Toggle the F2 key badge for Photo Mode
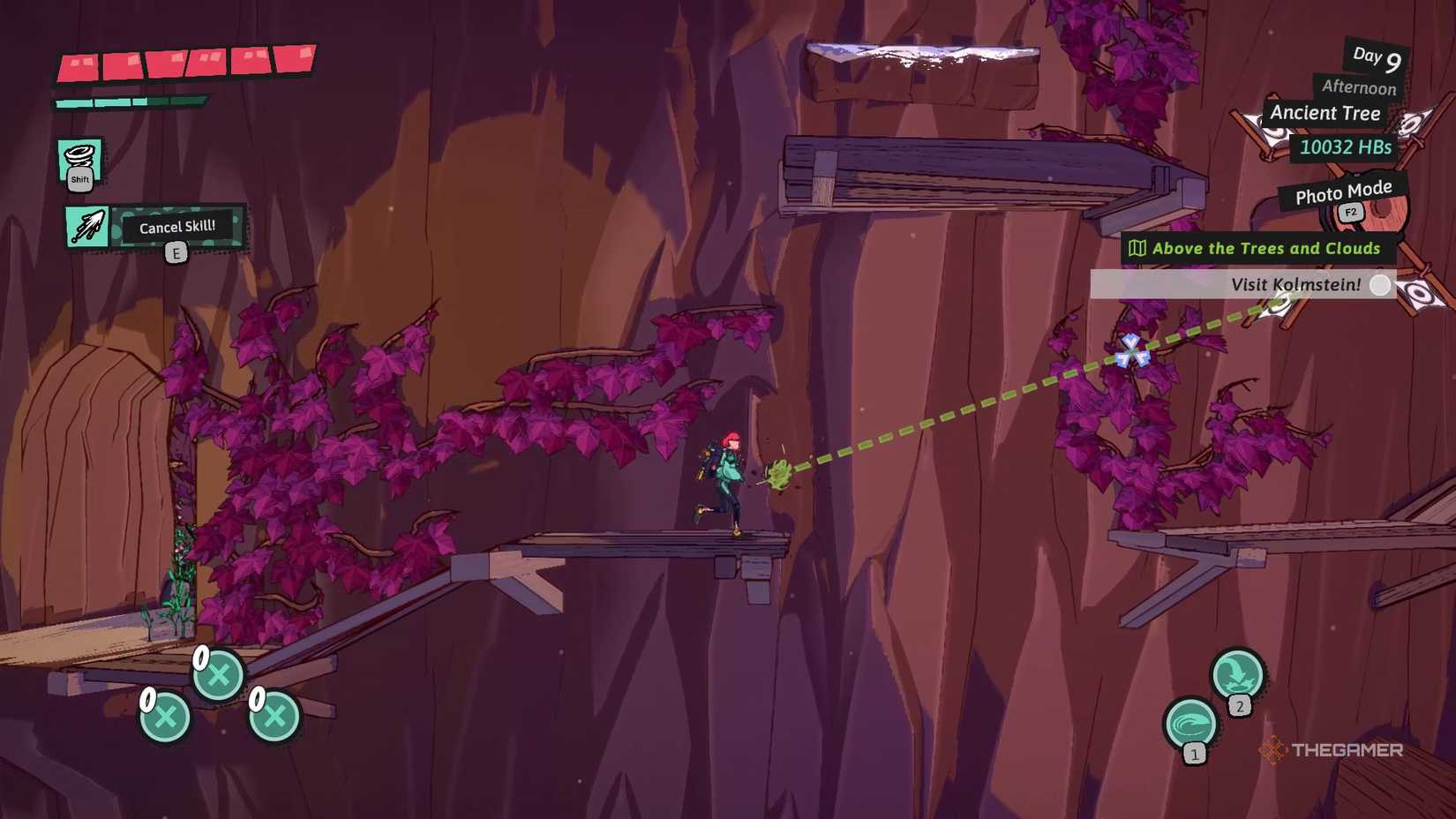Viewport: 1456px width, 819px height. 1350,212
